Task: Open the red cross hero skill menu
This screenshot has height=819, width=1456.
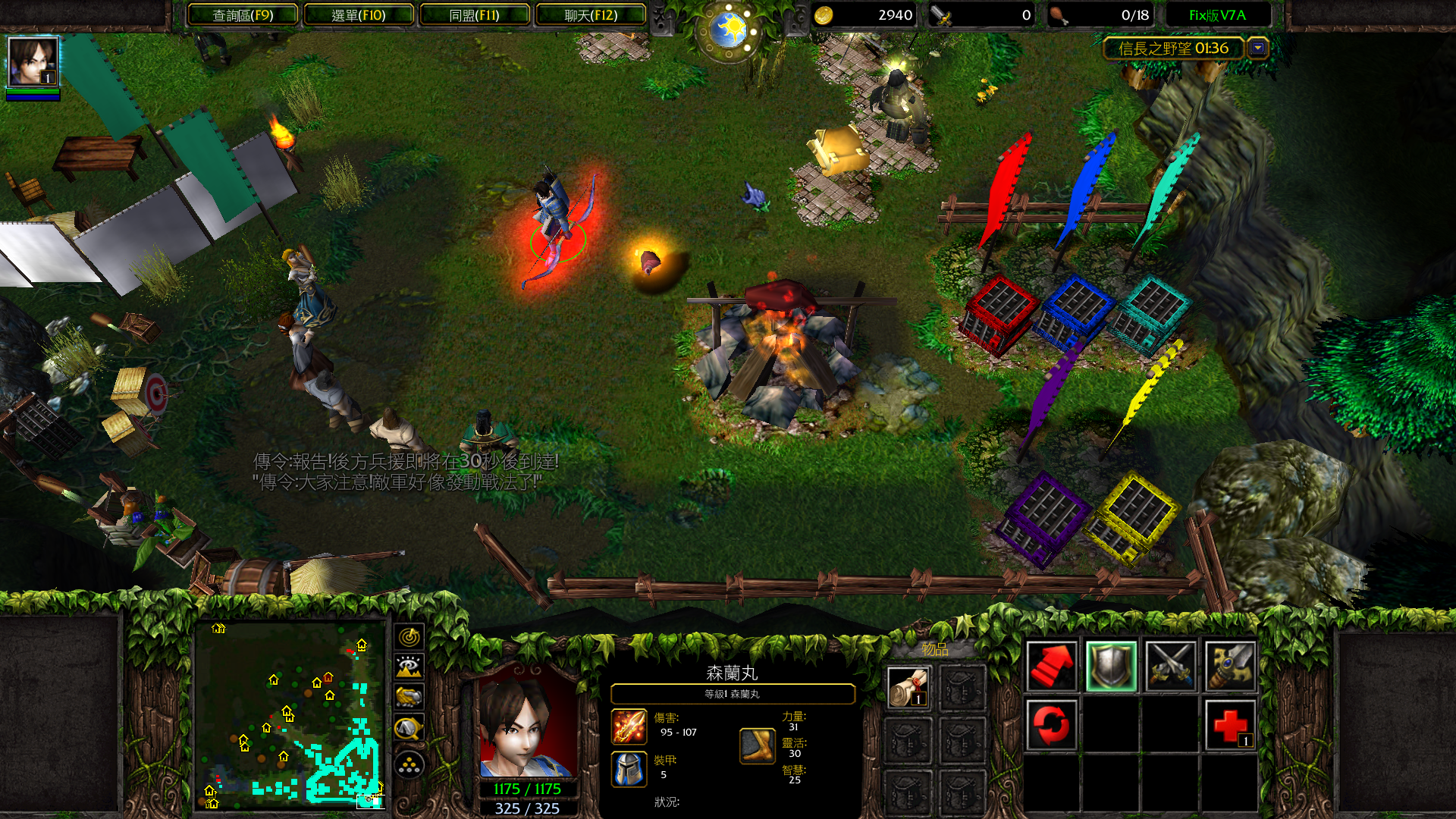Action: click(x=1229, y=725)
